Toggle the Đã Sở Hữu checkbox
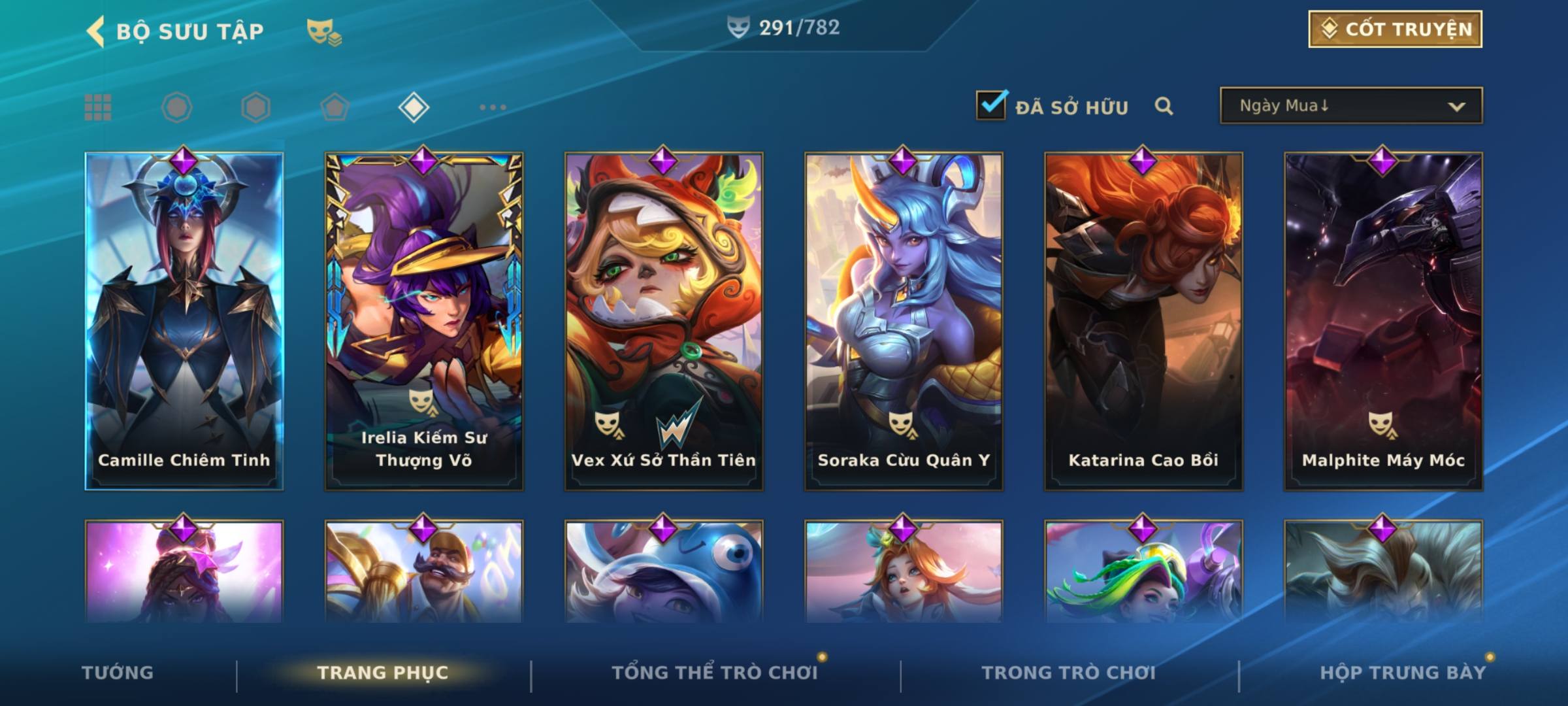Image resolution: width=1568 pixels, height=706 pixels. 991,105
